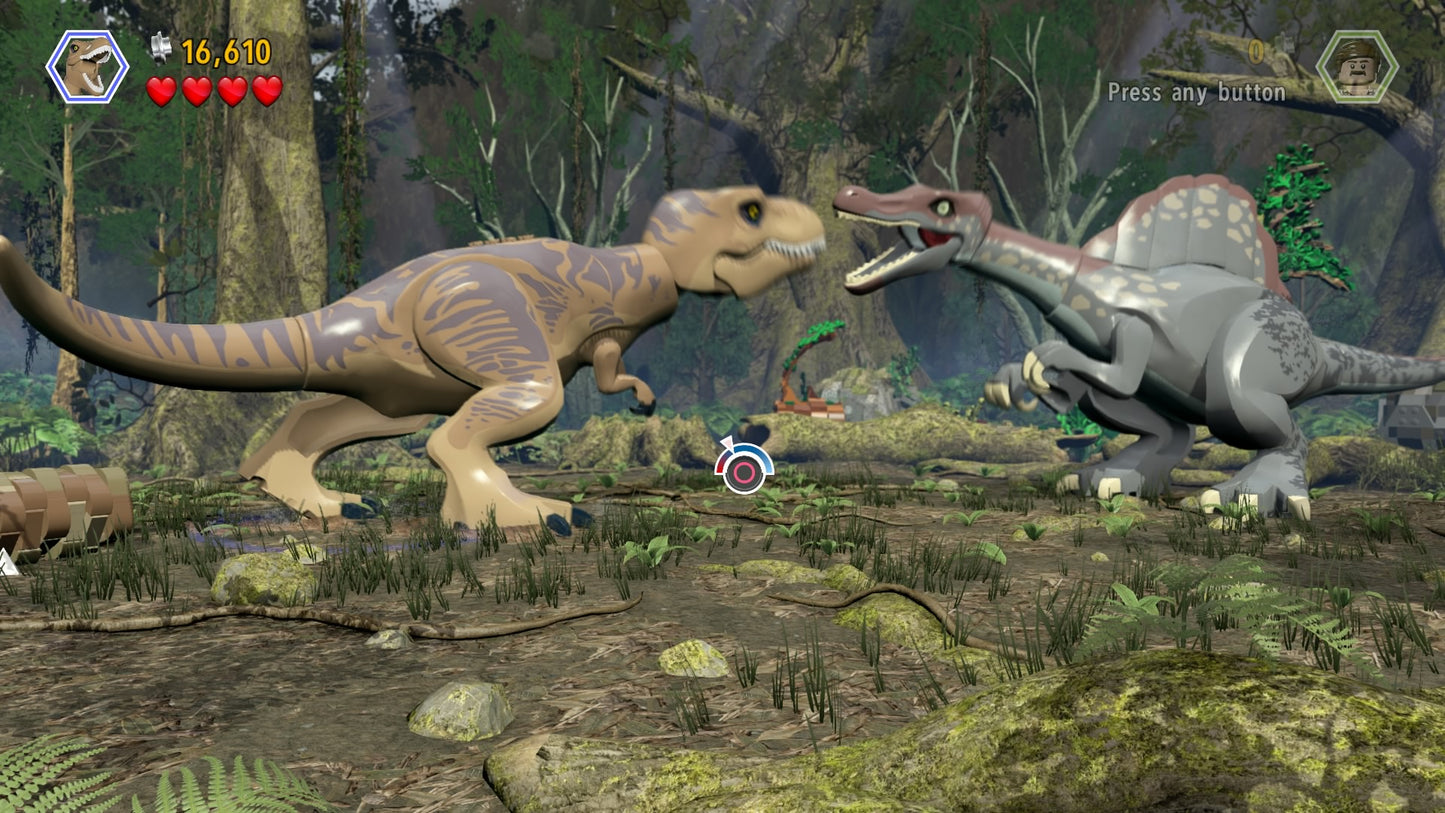Click the roar power meter in screen center
Viewport: 1445px width, 813px height.
point(743,468)
